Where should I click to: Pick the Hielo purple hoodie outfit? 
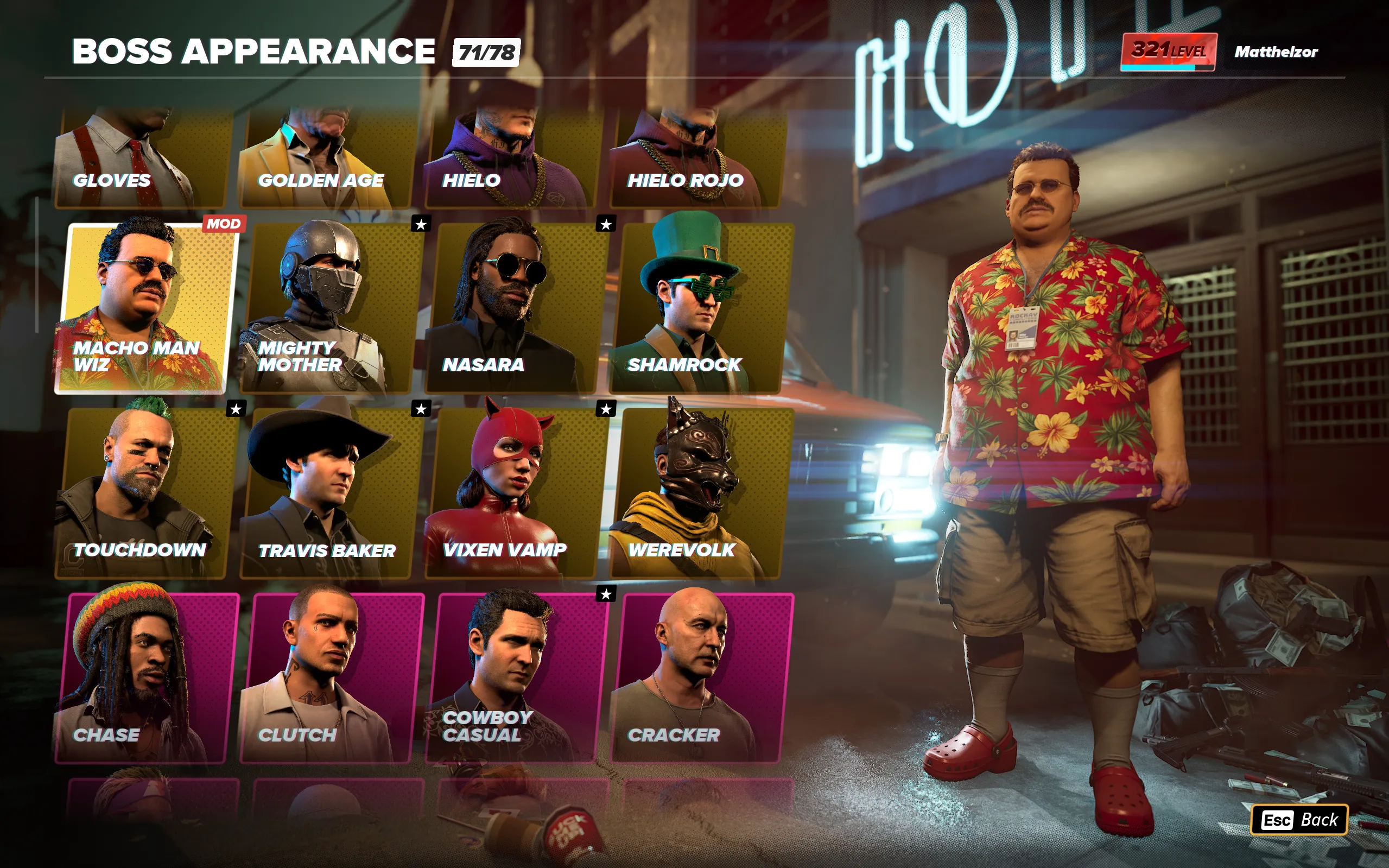[x=510, y=158]
